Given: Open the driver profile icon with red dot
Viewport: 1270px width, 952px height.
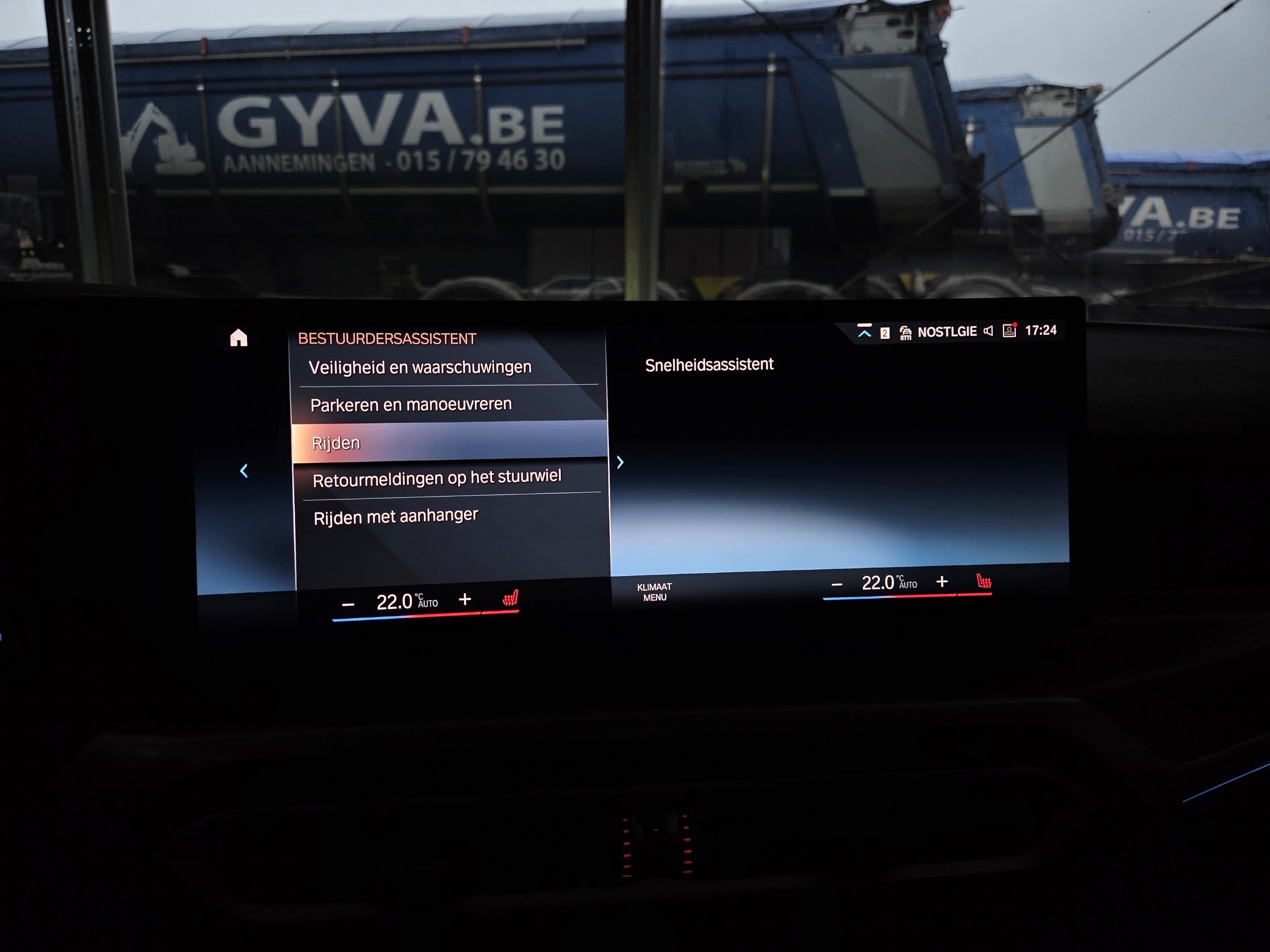Looking at the screenshot, I should [x=1009, y=330].
